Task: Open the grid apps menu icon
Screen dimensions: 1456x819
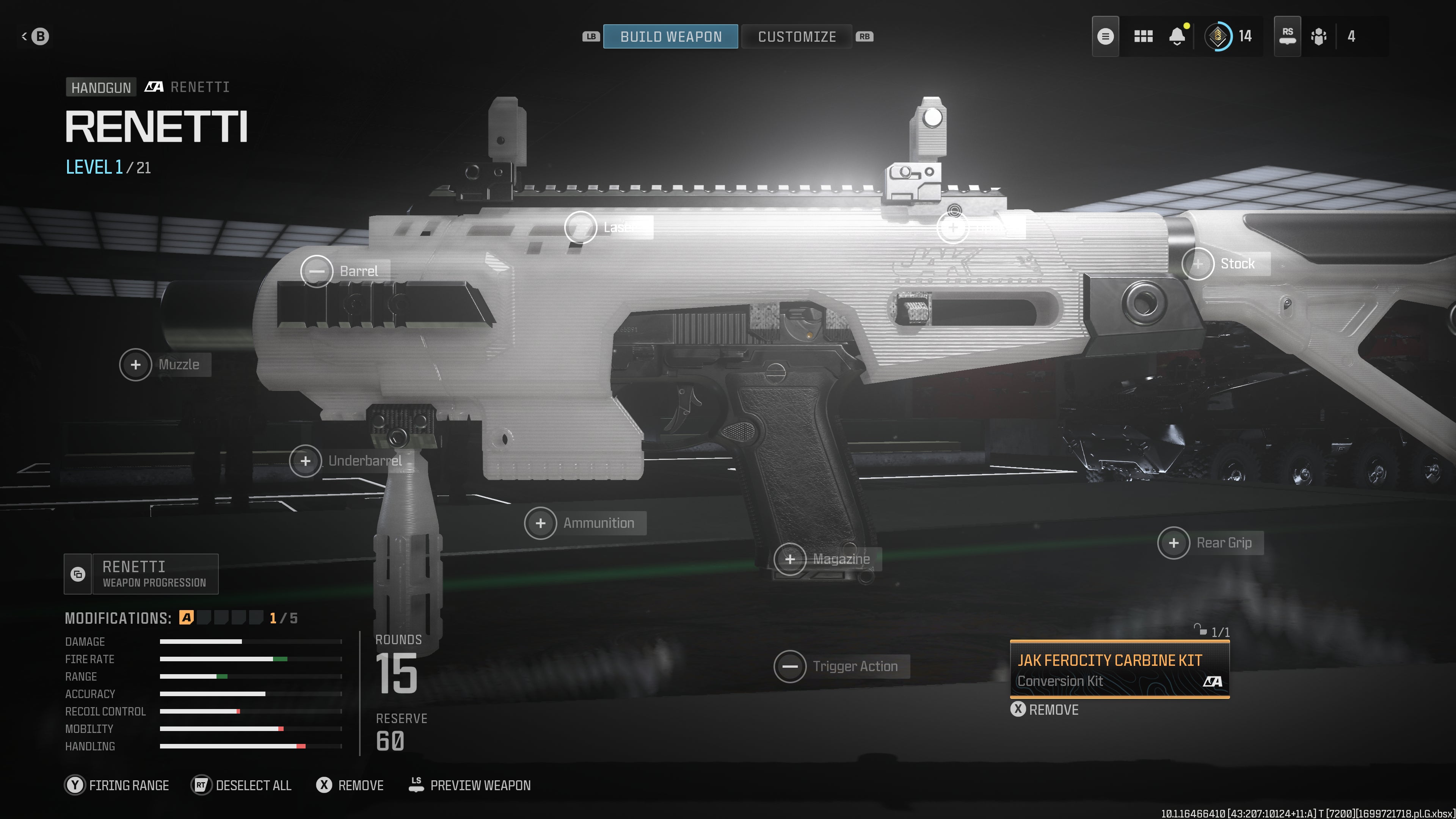Action: click(1143, 37)
